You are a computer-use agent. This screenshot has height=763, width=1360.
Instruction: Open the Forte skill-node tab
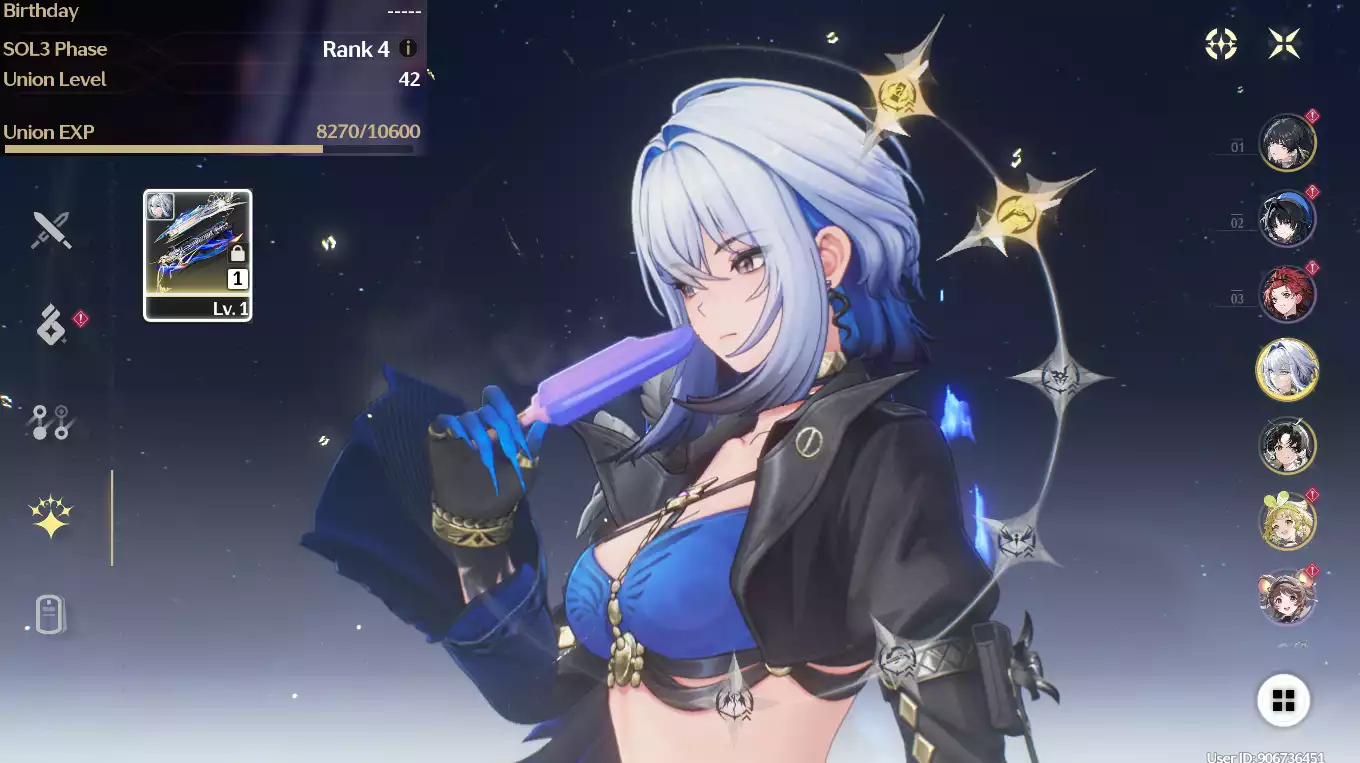coord(50,422)
